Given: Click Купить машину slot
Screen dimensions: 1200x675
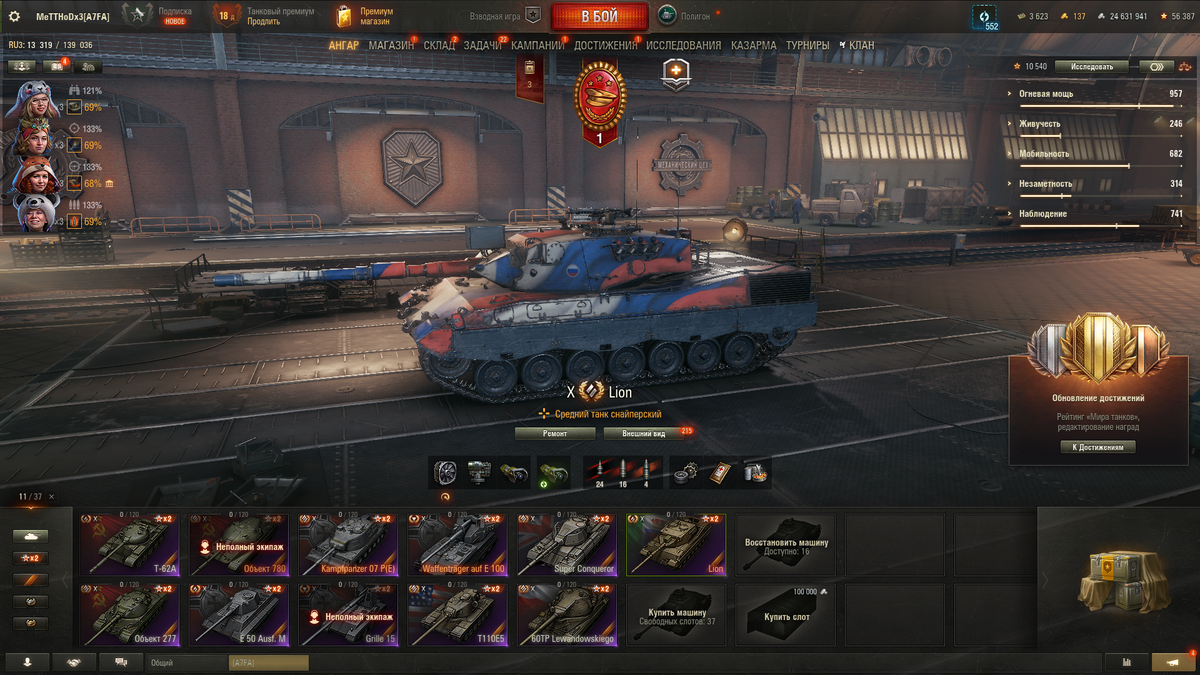Looking at the screenshot, I should coord(676,615).
